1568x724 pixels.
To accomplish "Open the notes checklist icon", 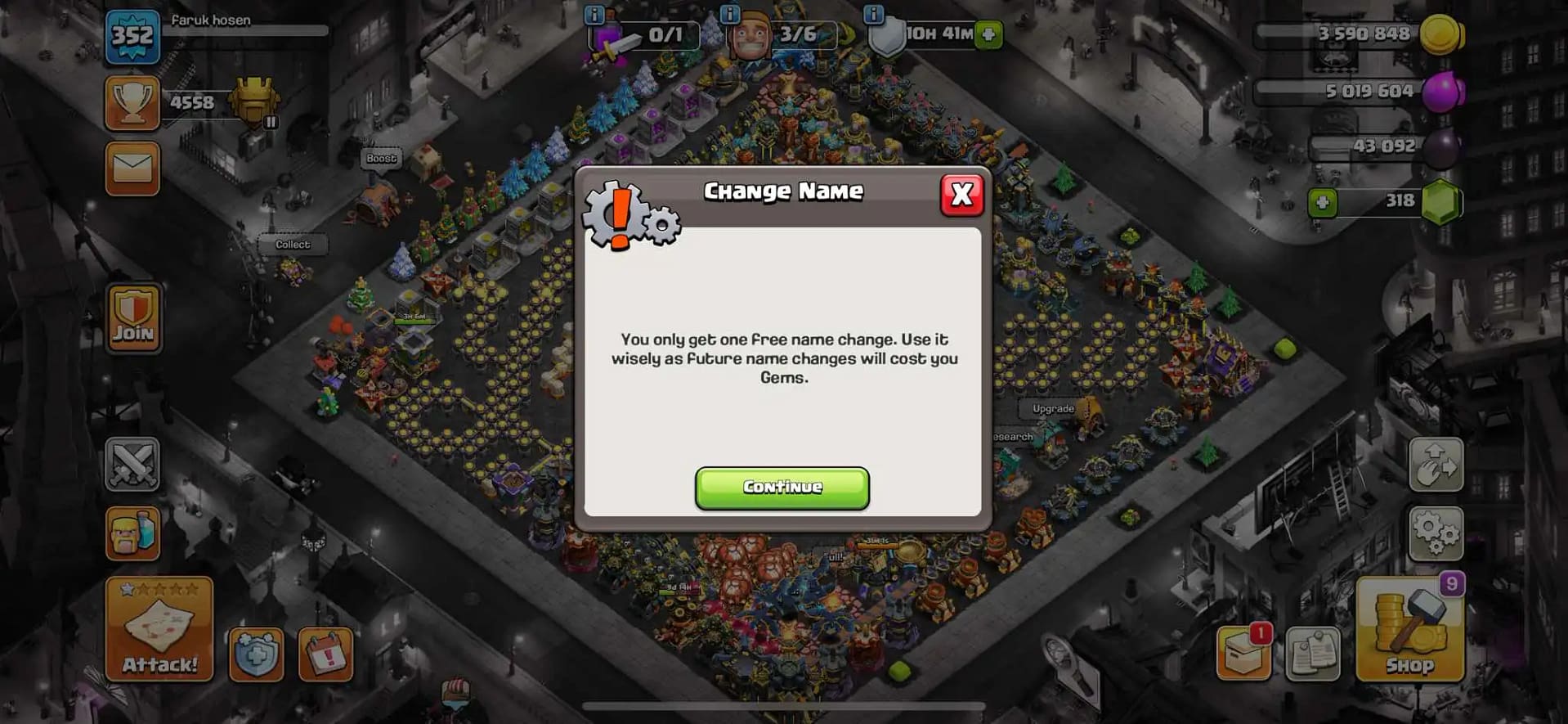I will [1313, 654].
